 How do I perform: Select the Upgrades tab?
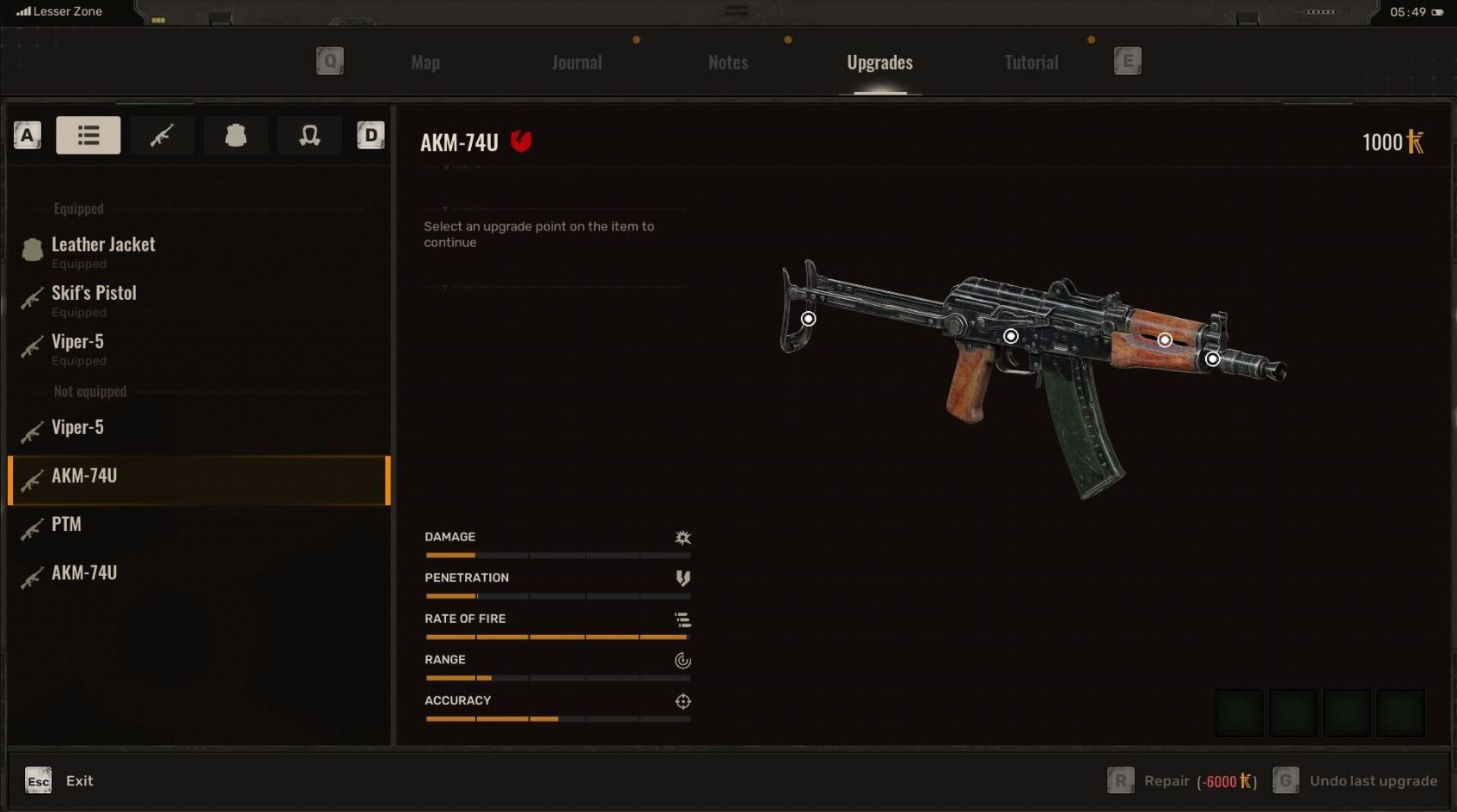click(x=879, y=62)
